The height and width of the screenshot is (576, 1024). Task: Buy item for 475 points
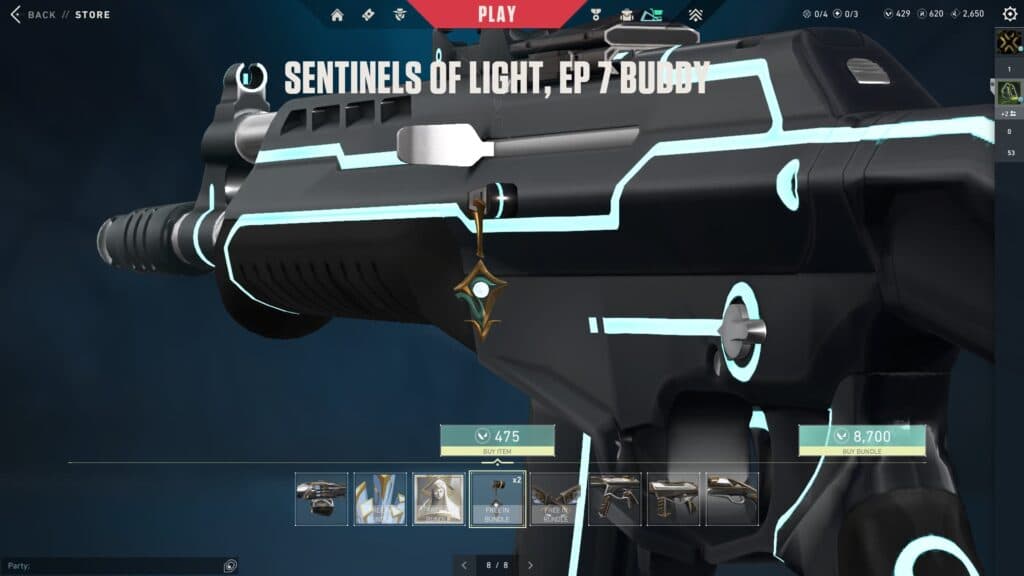coord(497,440)
